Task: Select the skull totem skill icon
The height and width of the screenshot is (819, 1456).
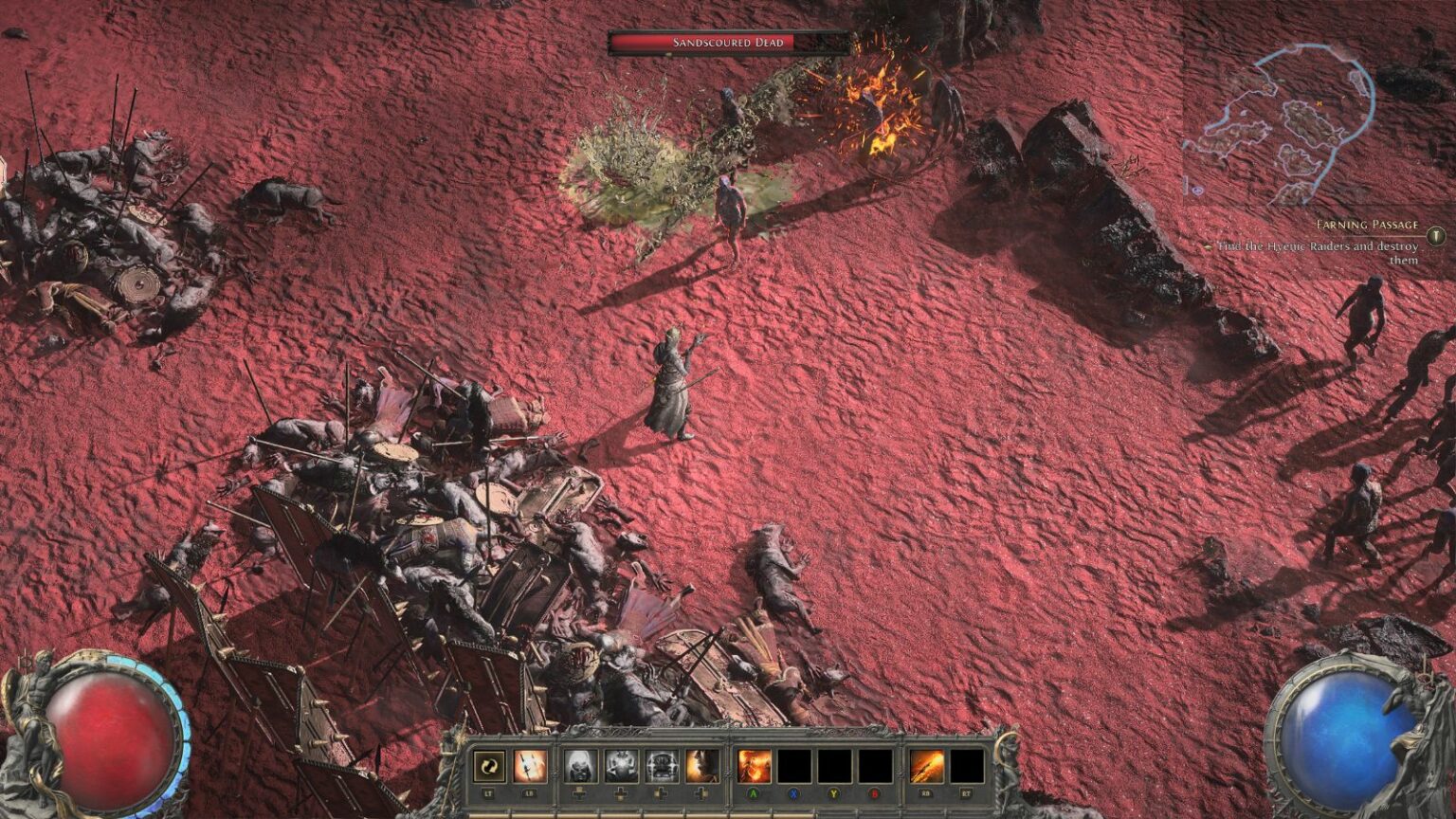Action: point(661,767)
